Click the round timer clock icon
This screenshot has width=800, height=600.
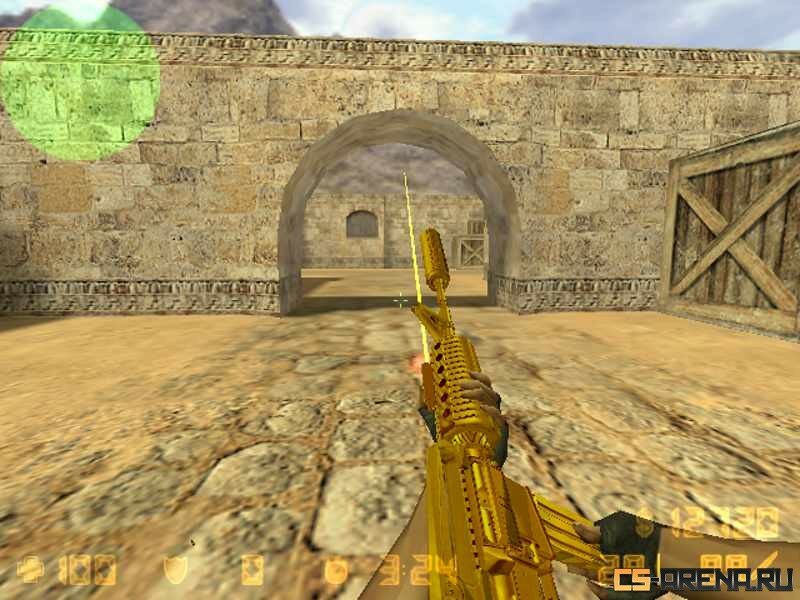point(336,569)
